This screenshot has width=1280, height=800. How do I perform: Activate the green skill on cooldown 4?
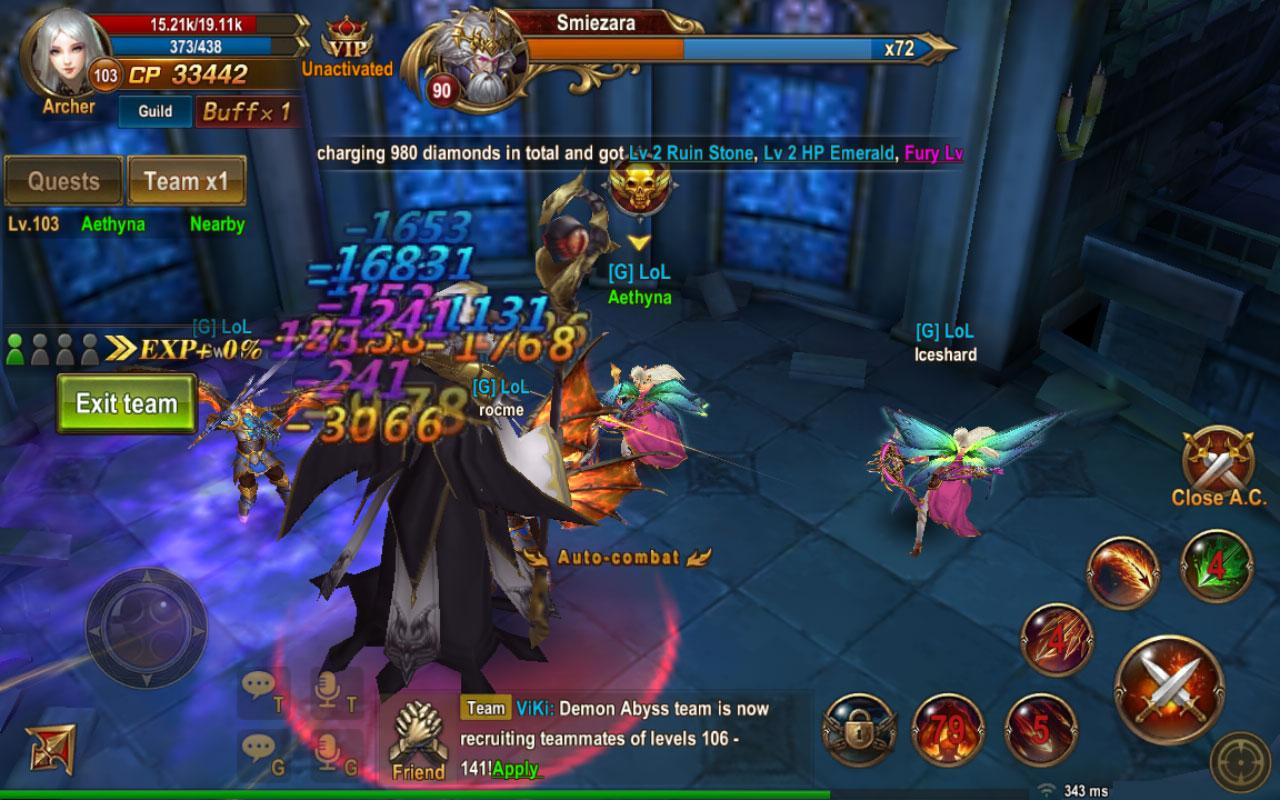click(1216, 567)
